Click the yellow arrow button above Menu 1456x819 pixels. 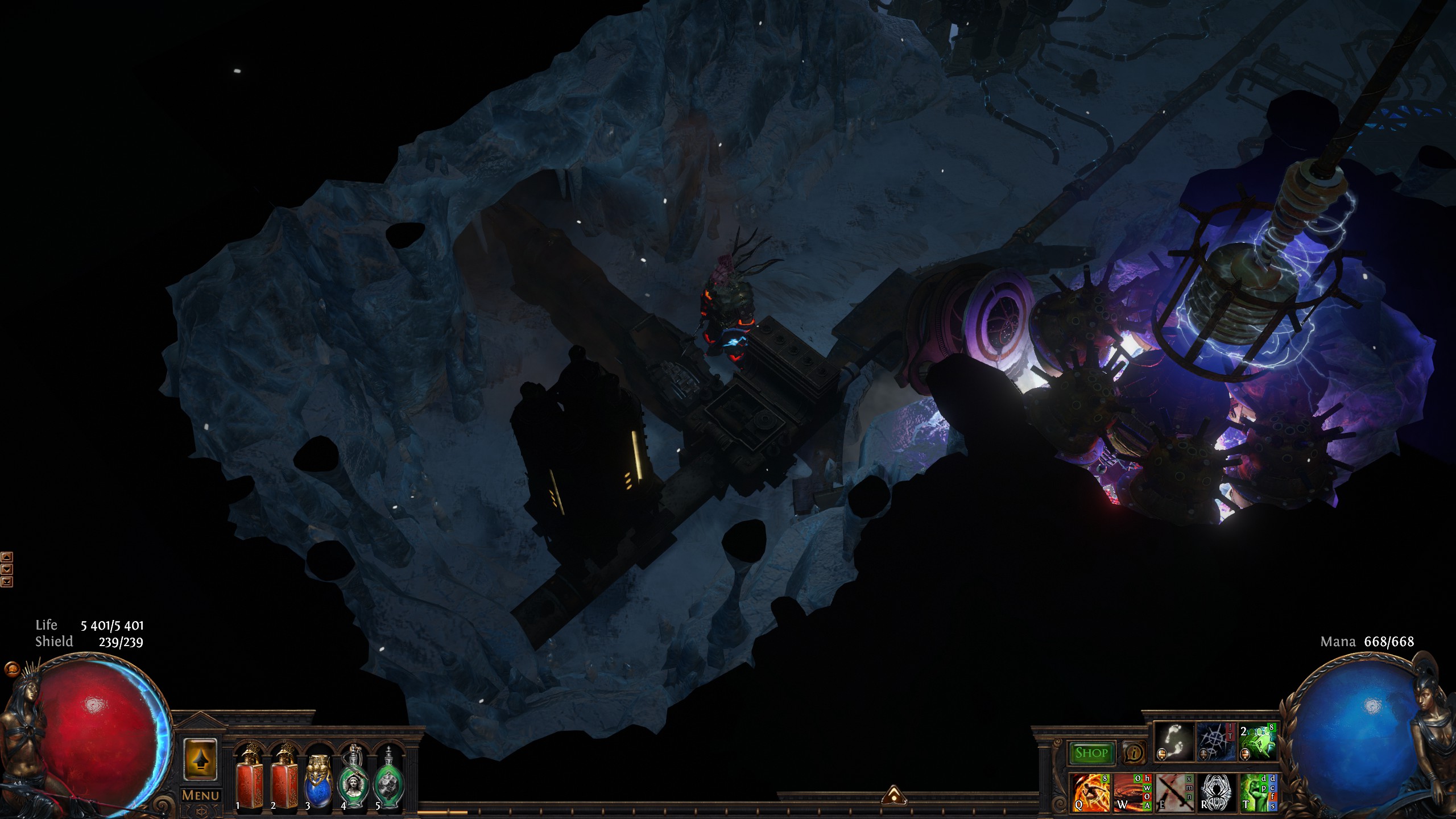(200, 760)
